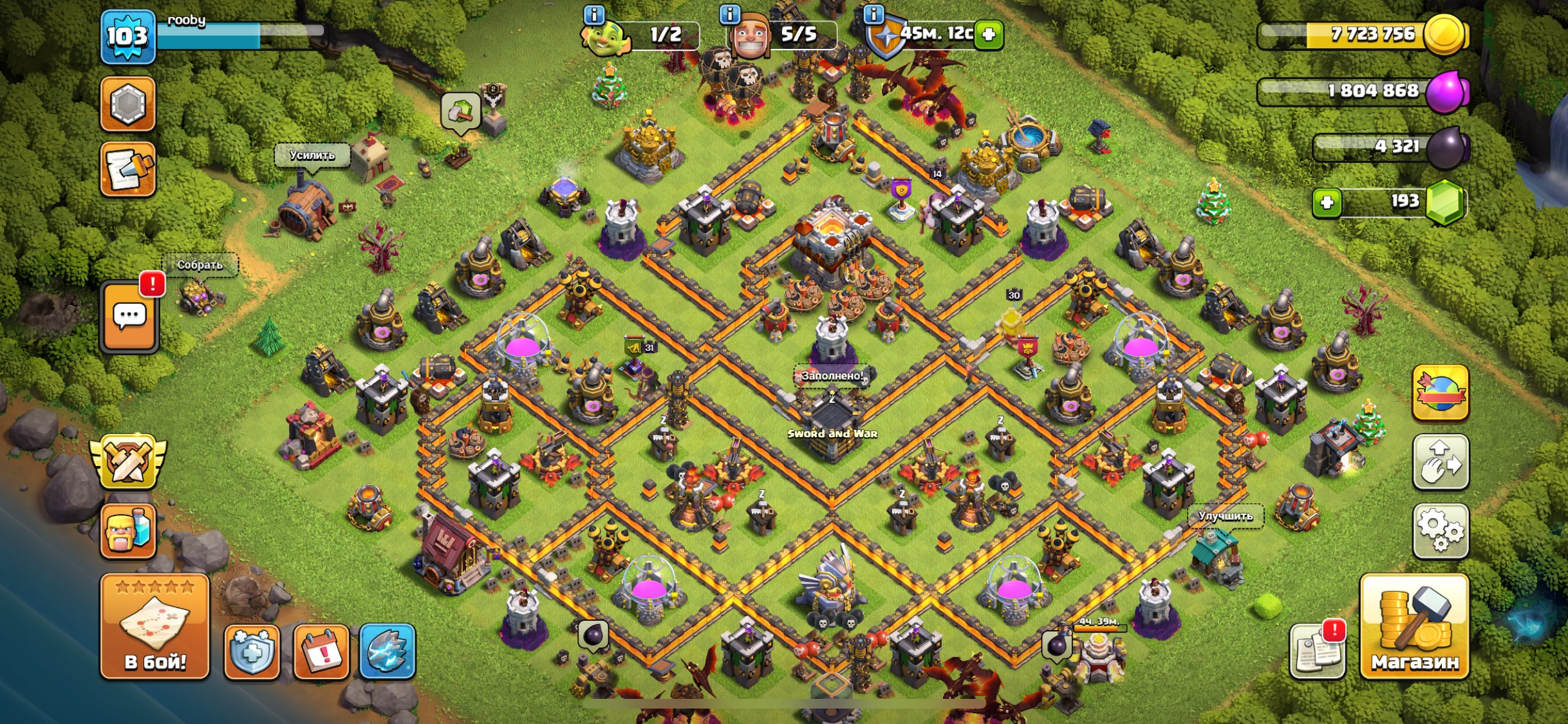The width and height of the screenshot is (1568, 724).
Task: Tap the Усилить boost bubble
Action: [312, 156]
